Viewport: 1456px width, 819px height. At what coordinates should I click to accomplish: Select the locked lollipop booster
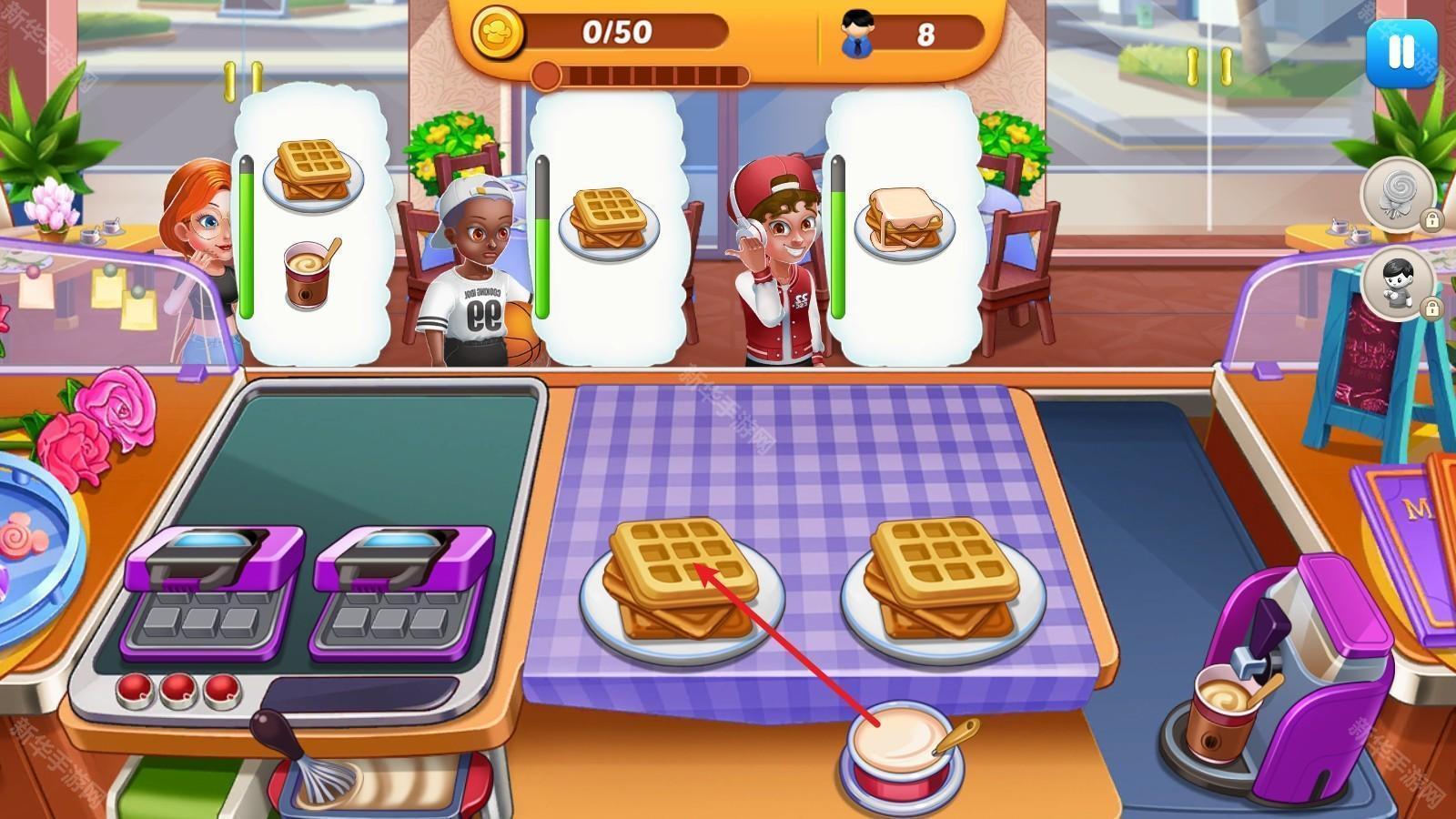click(1399, 194)
